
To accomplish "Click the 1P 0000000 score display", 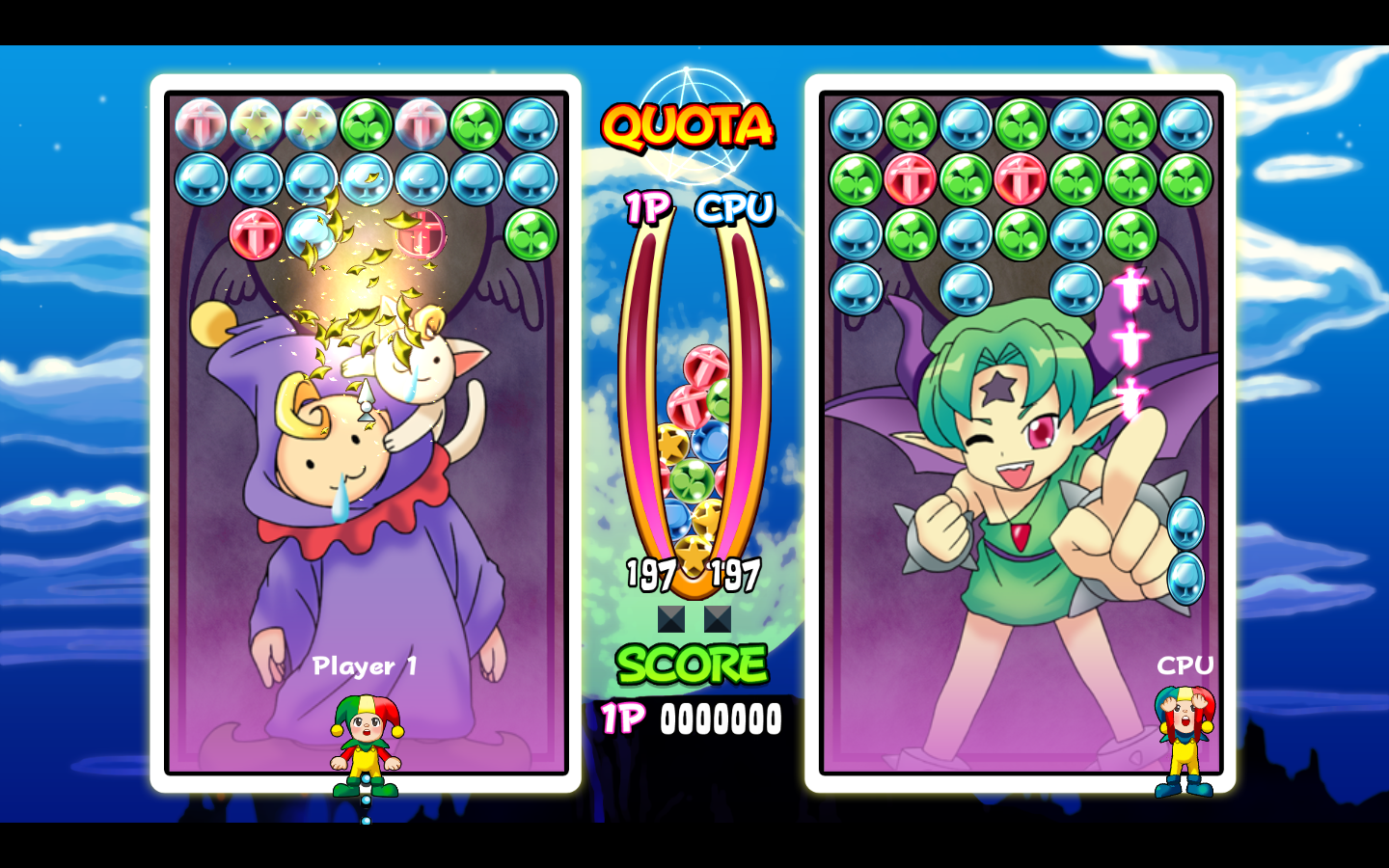I will [x=691, y=718].
